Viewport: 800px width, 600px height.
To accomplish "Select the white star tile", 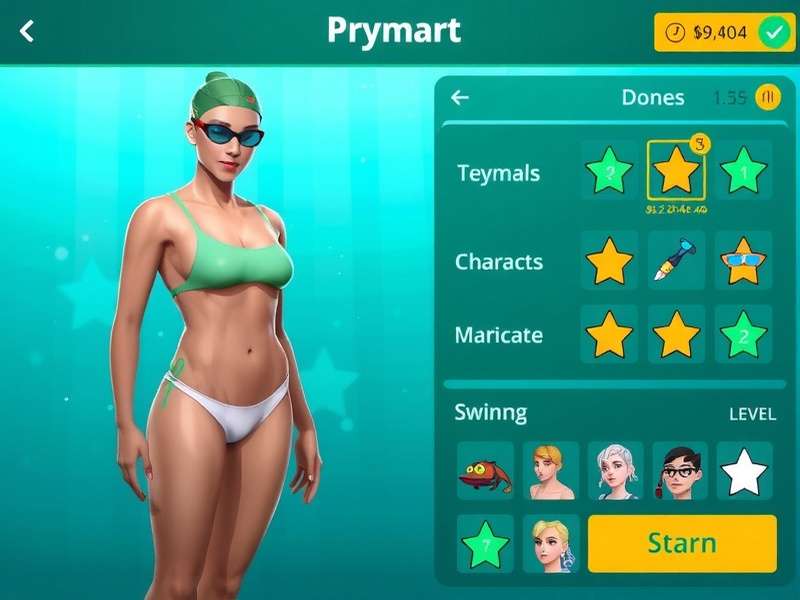I will coord(744,471).
